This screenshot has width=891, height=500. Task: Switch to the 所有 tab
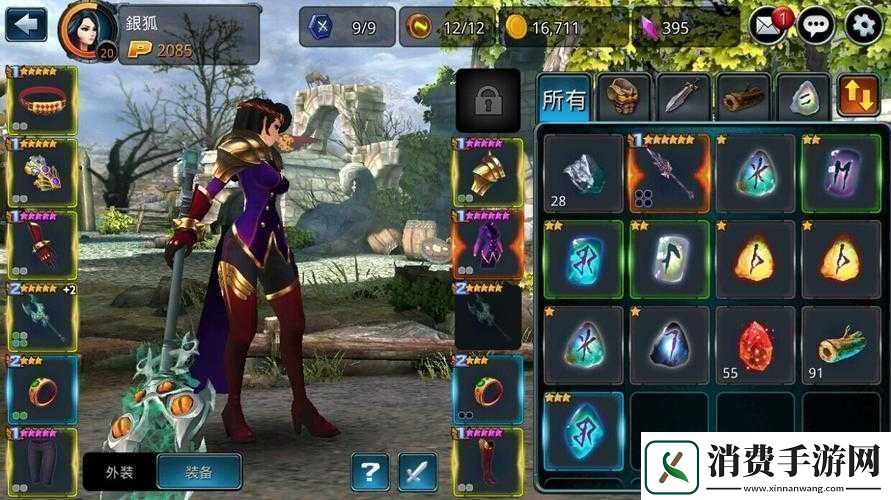(x=564, y=98)
